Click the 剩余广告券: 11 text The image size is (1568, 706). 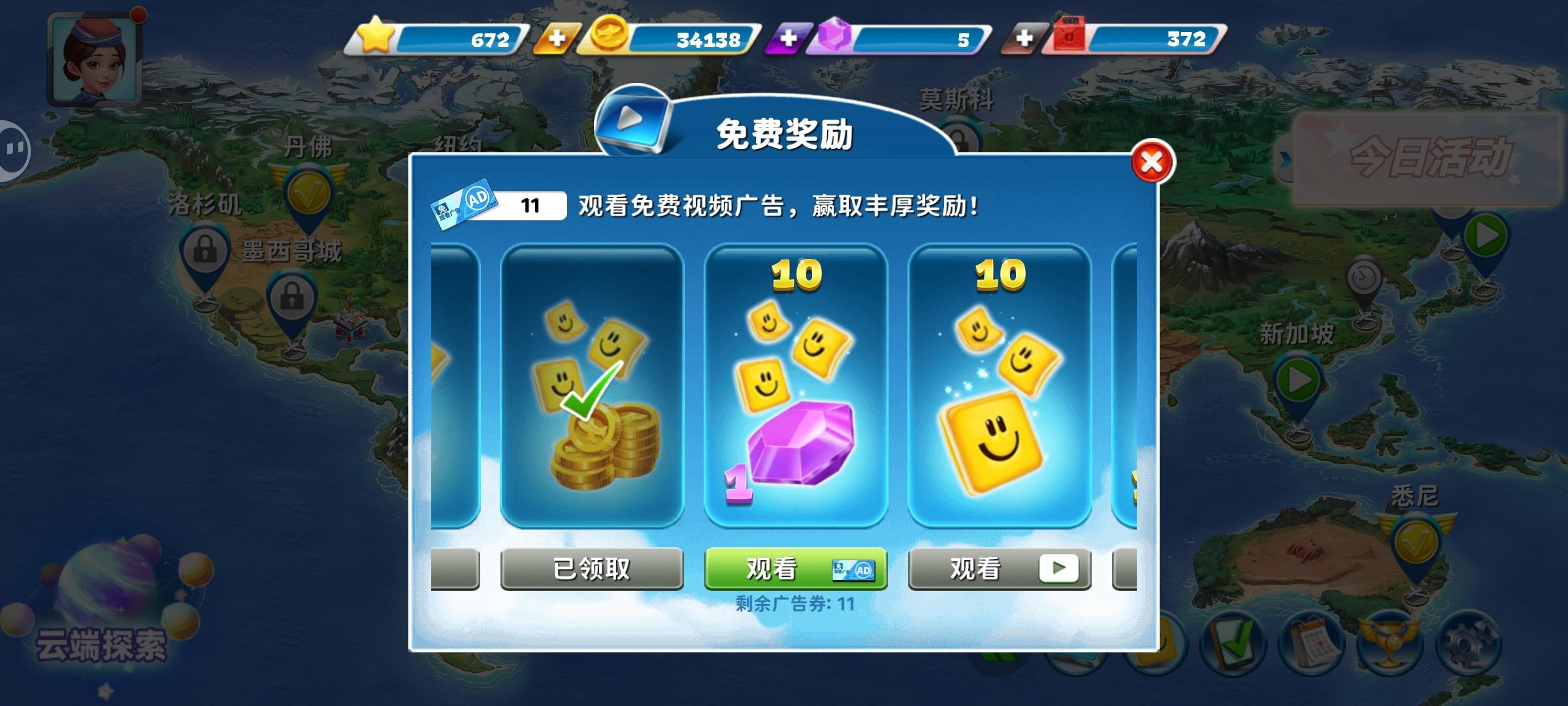(794, 603)
